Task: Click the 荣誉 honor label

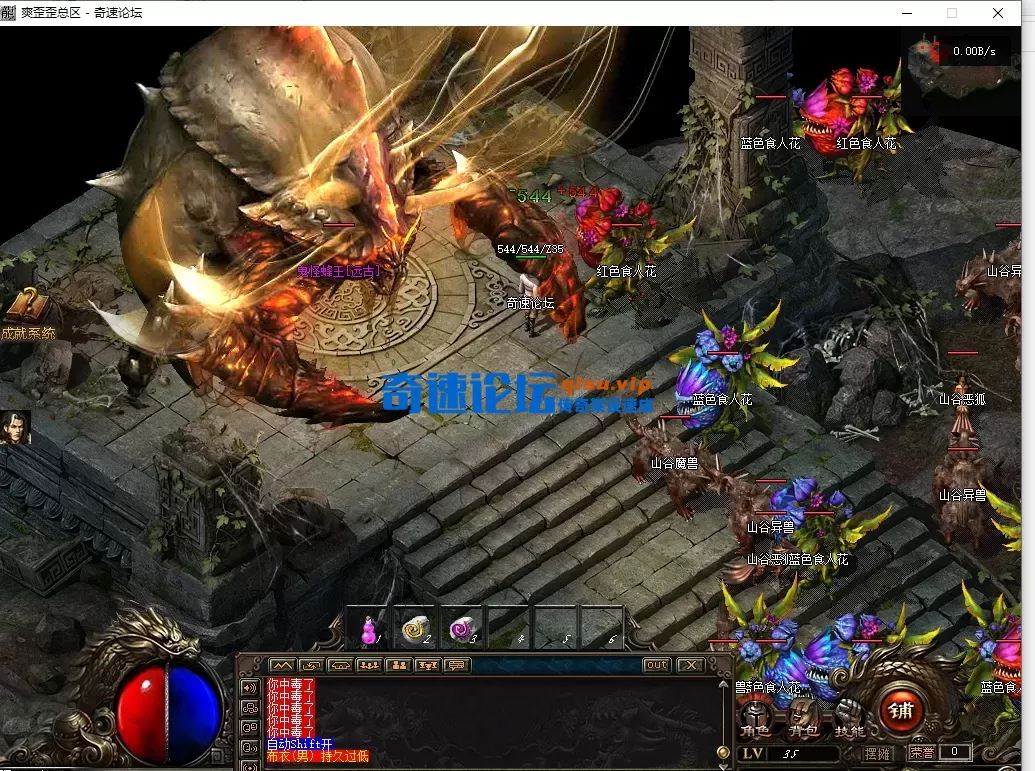Action: [x=922, y=752]
